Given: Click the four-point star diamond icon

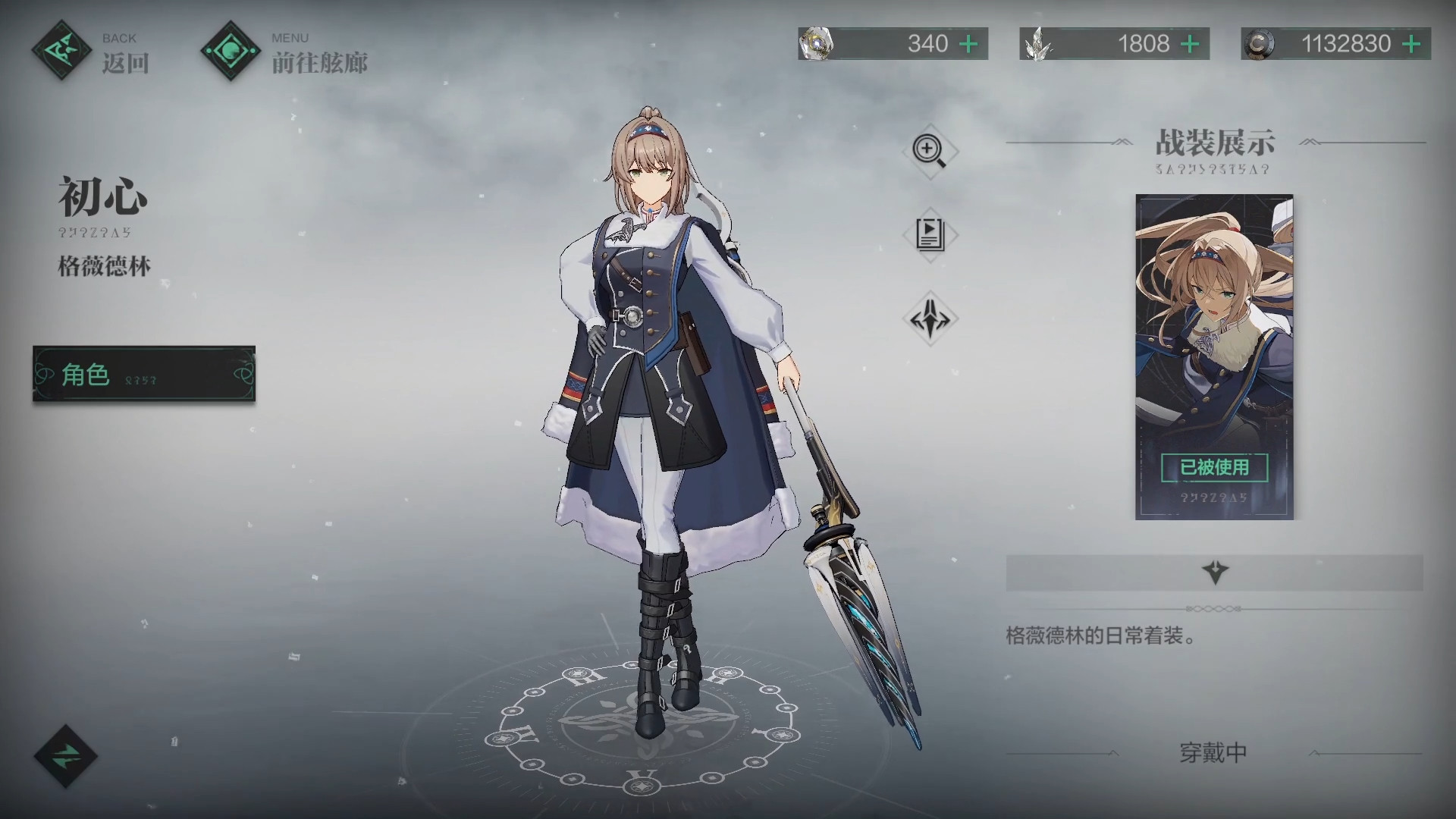Looking at the screenshot, I should (x=930, y=319).
